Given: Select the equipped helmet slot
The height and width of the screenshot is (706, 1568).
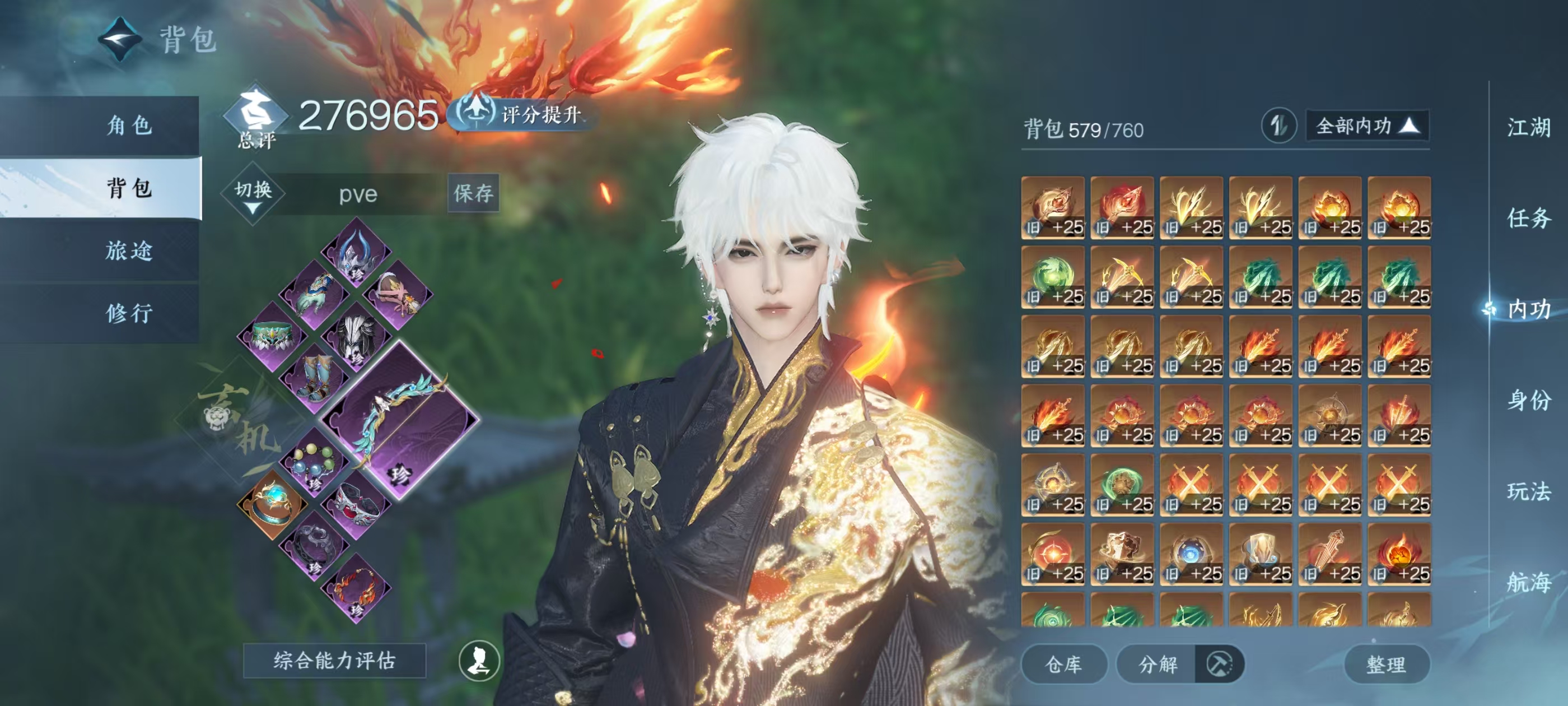Looking at the screenshot, I should click(357, 253).
